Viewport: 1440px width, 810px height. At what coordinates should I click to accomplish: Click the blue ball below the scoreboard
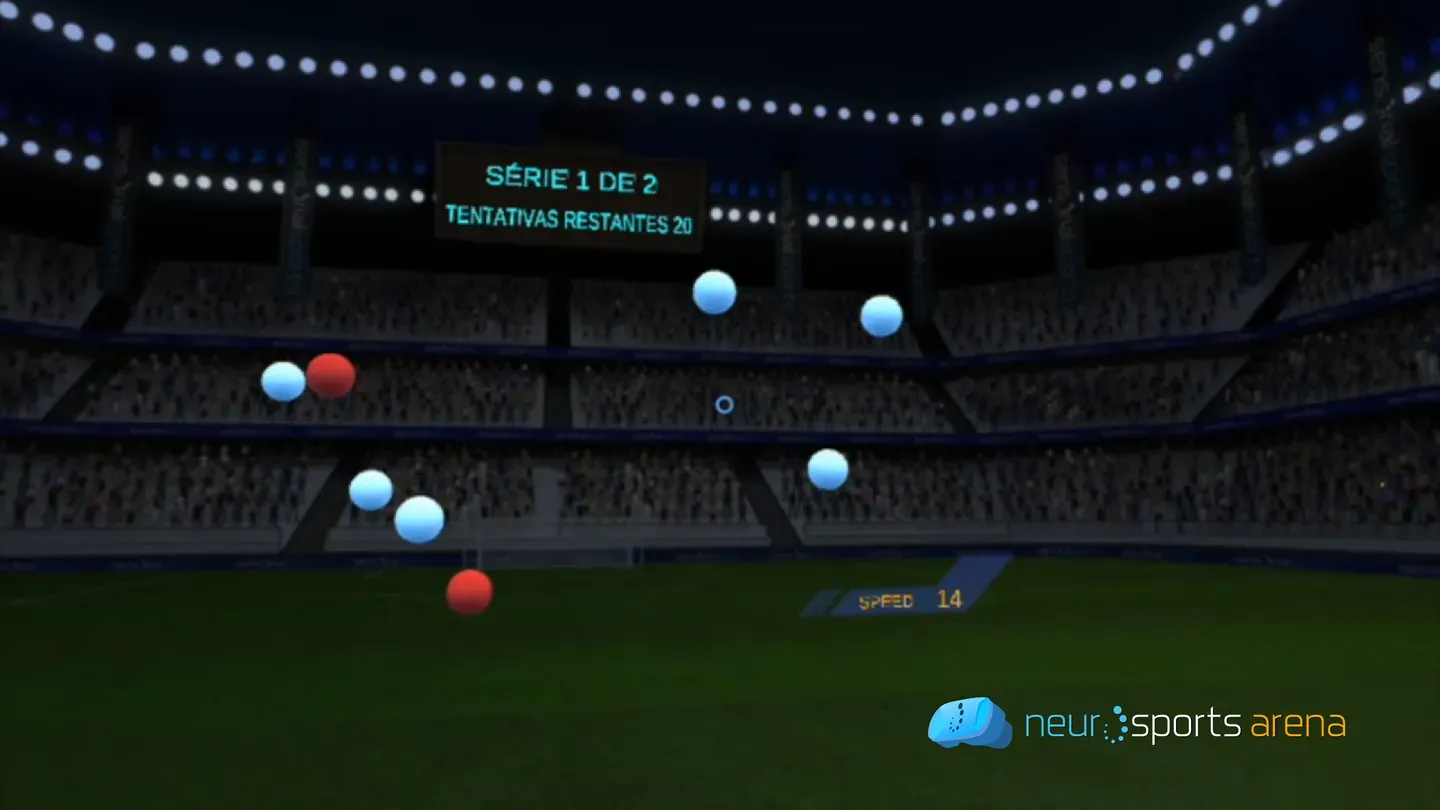coord(714,293)
